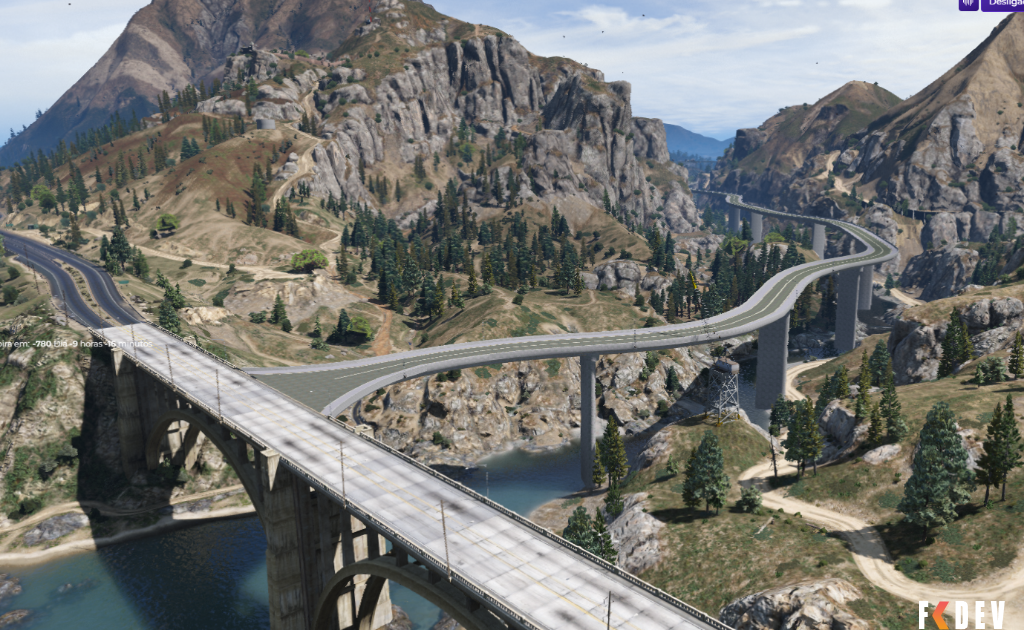
Task: Click the purple "Desligar" button
Action: click(1003, 4)
